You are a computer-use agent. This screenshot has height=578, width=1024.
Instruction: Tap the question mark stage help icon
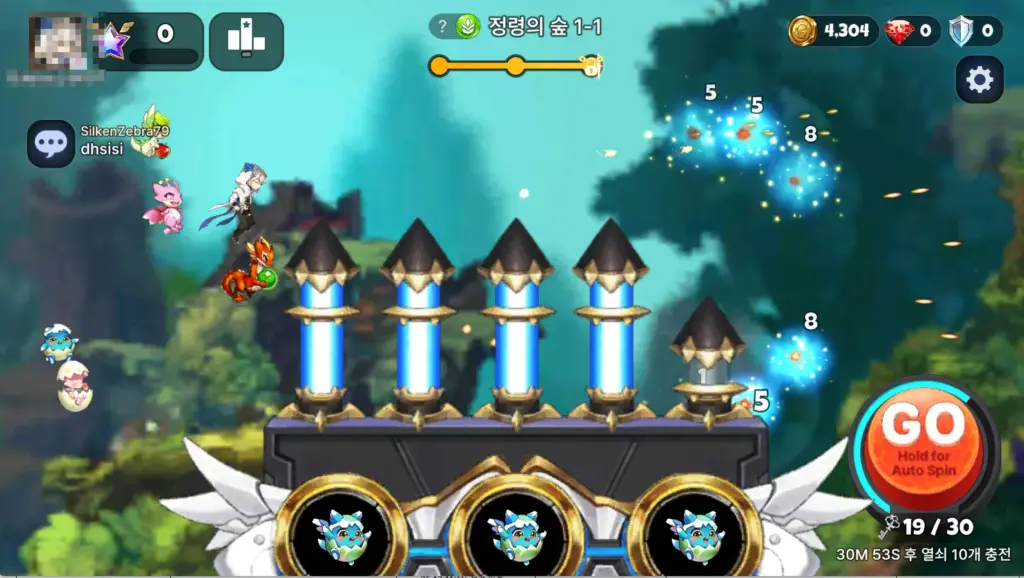pos(442,27)
